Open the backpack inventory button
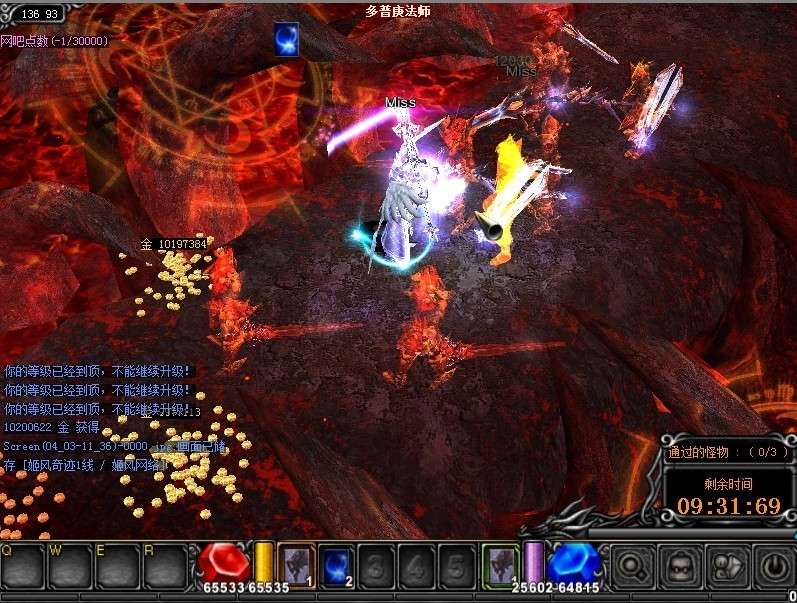797x603 pixels. point(681,567)
